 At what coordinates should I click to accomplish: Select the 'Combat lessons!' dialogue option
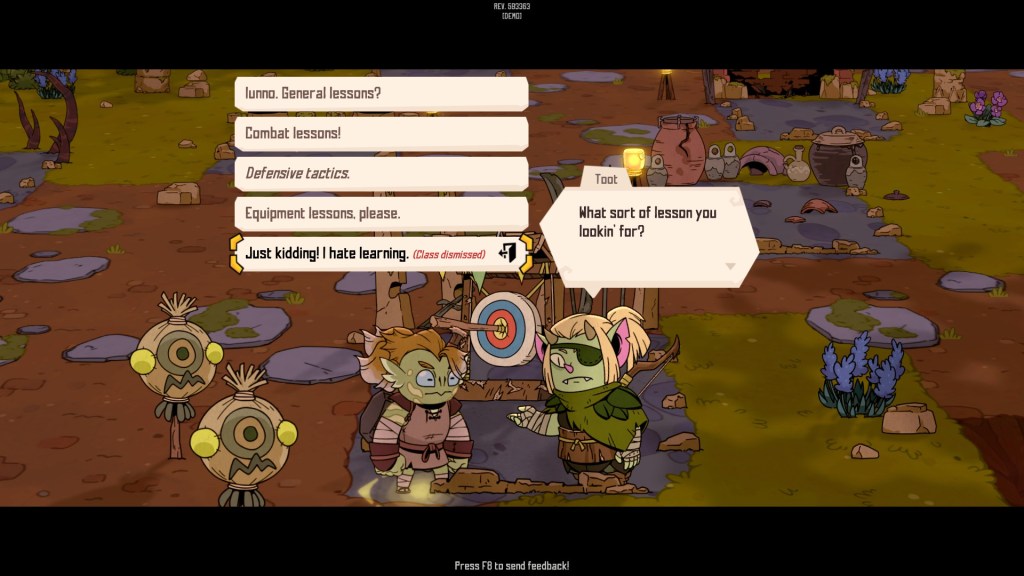(380, 133)
